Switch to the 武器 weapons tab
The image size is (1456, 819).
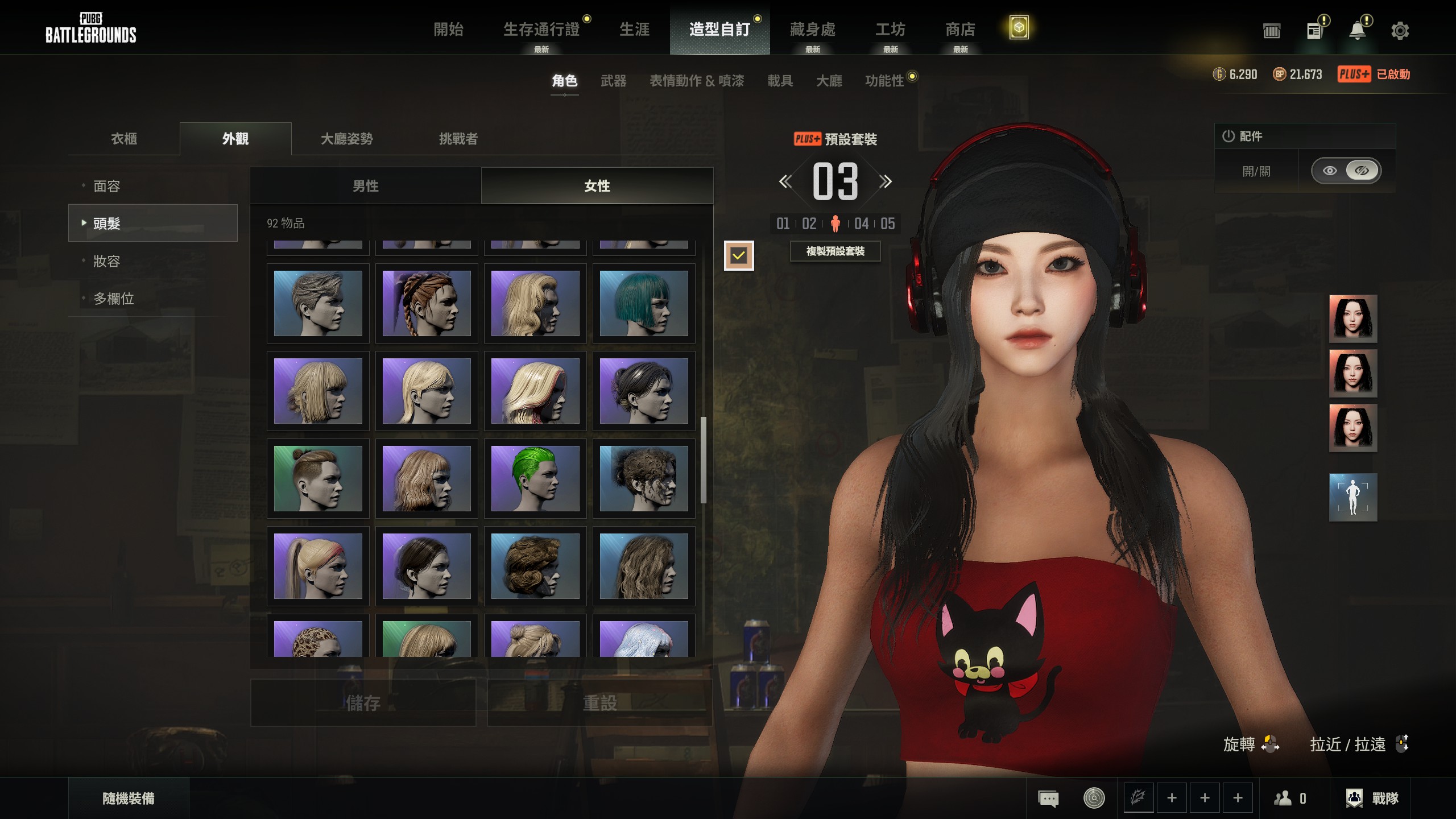(x=613, y=81)
